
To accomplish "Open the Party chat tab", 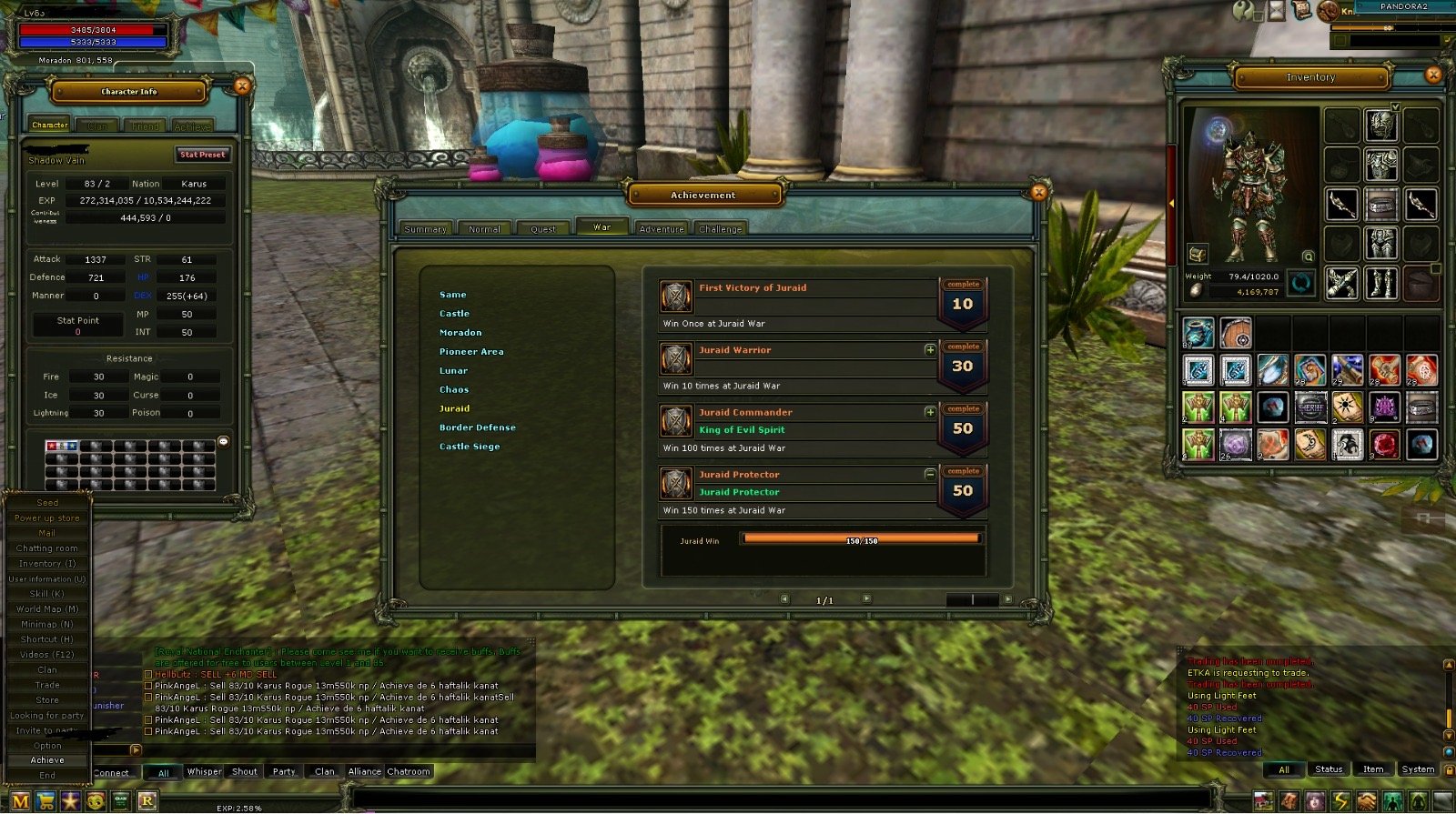I will pyautogui.click(x=284, y=772).
